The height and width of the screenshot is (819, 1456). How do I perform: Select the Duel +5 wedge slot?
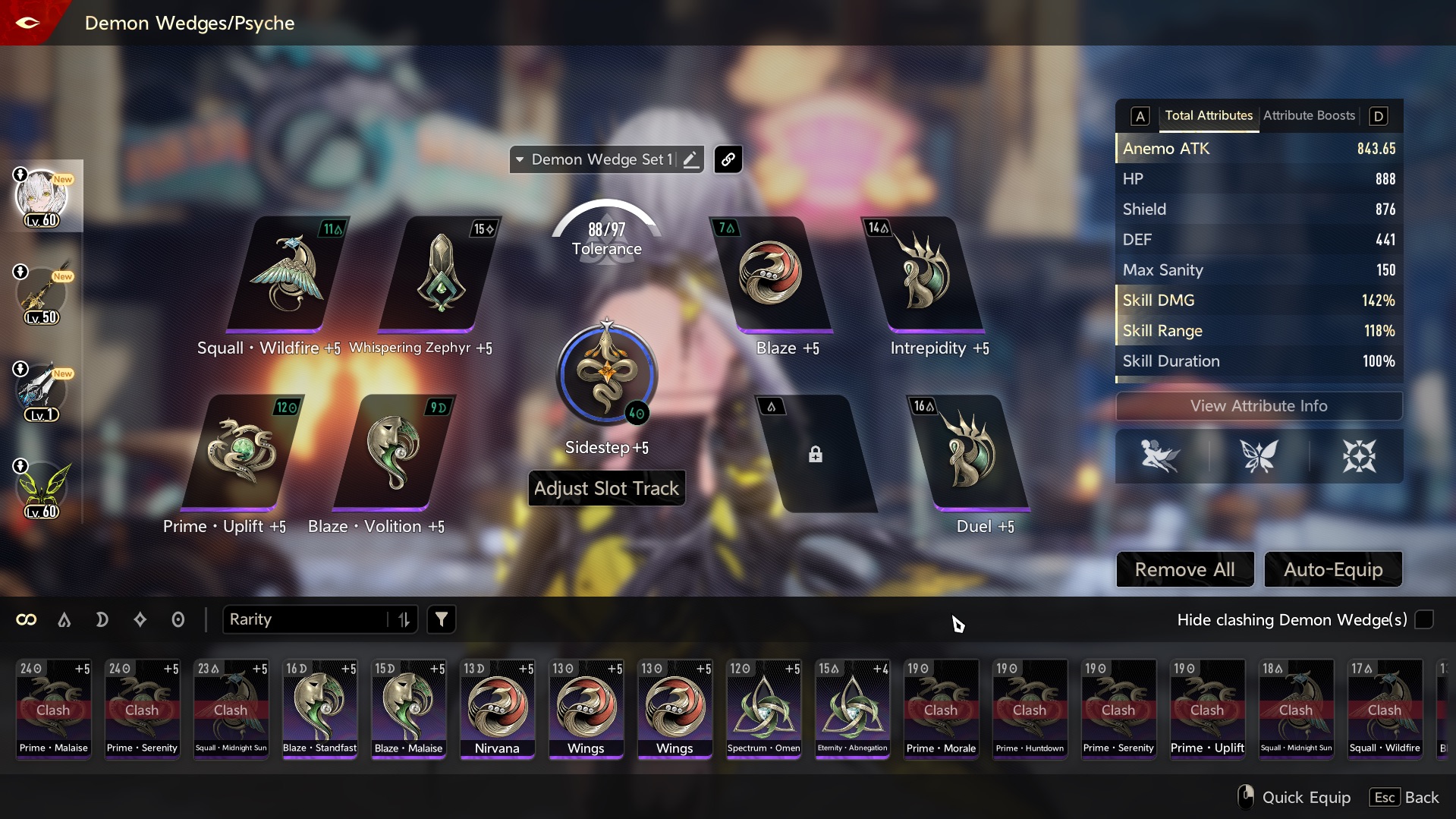pos(968,453)
